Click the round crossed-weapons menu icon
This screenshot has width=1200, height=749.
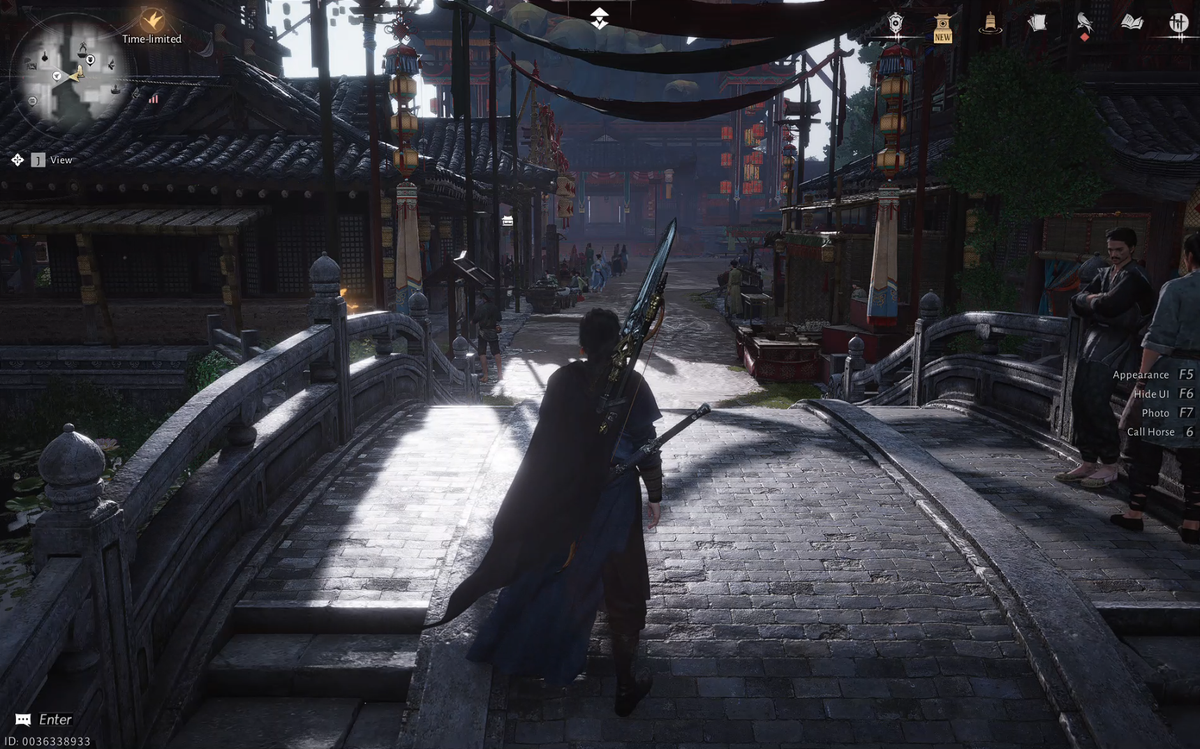coord(1178,22)
